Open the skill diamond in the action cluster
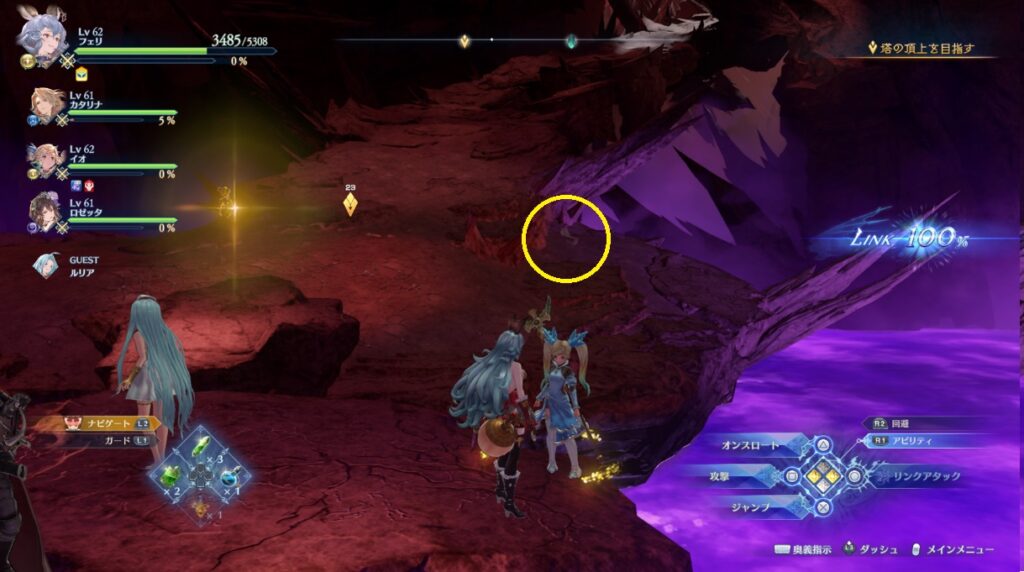The image size is (1024, 572). (822, 476)
